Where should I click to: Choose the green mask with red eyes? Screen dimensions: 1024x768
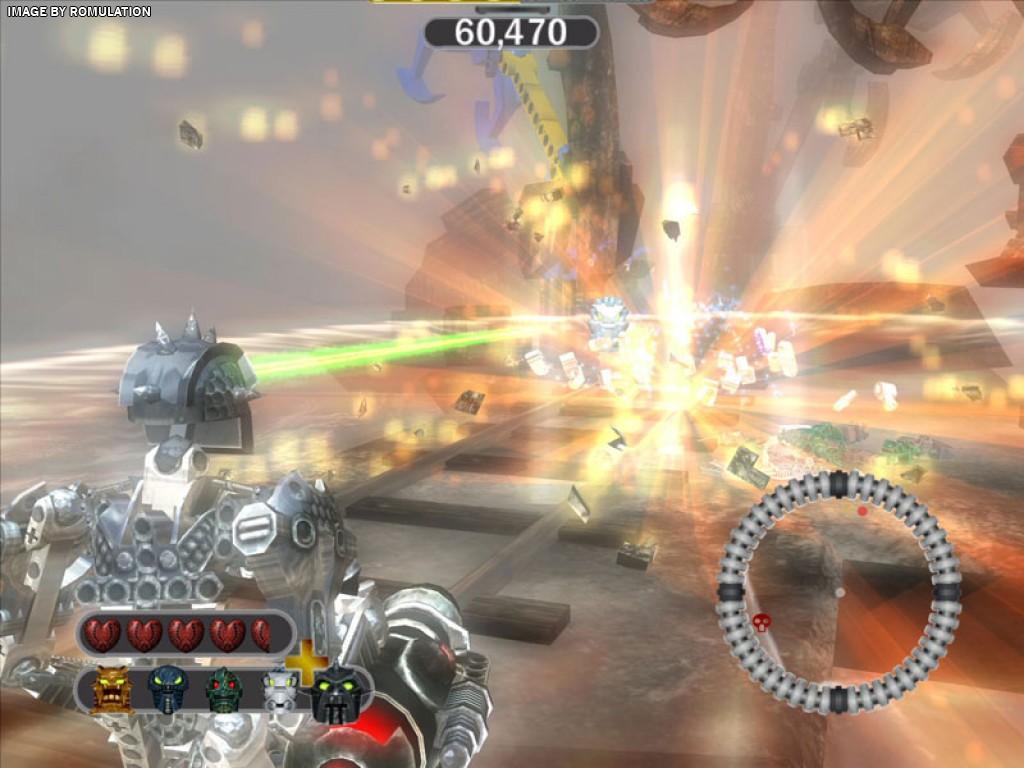tap(225, 689)
